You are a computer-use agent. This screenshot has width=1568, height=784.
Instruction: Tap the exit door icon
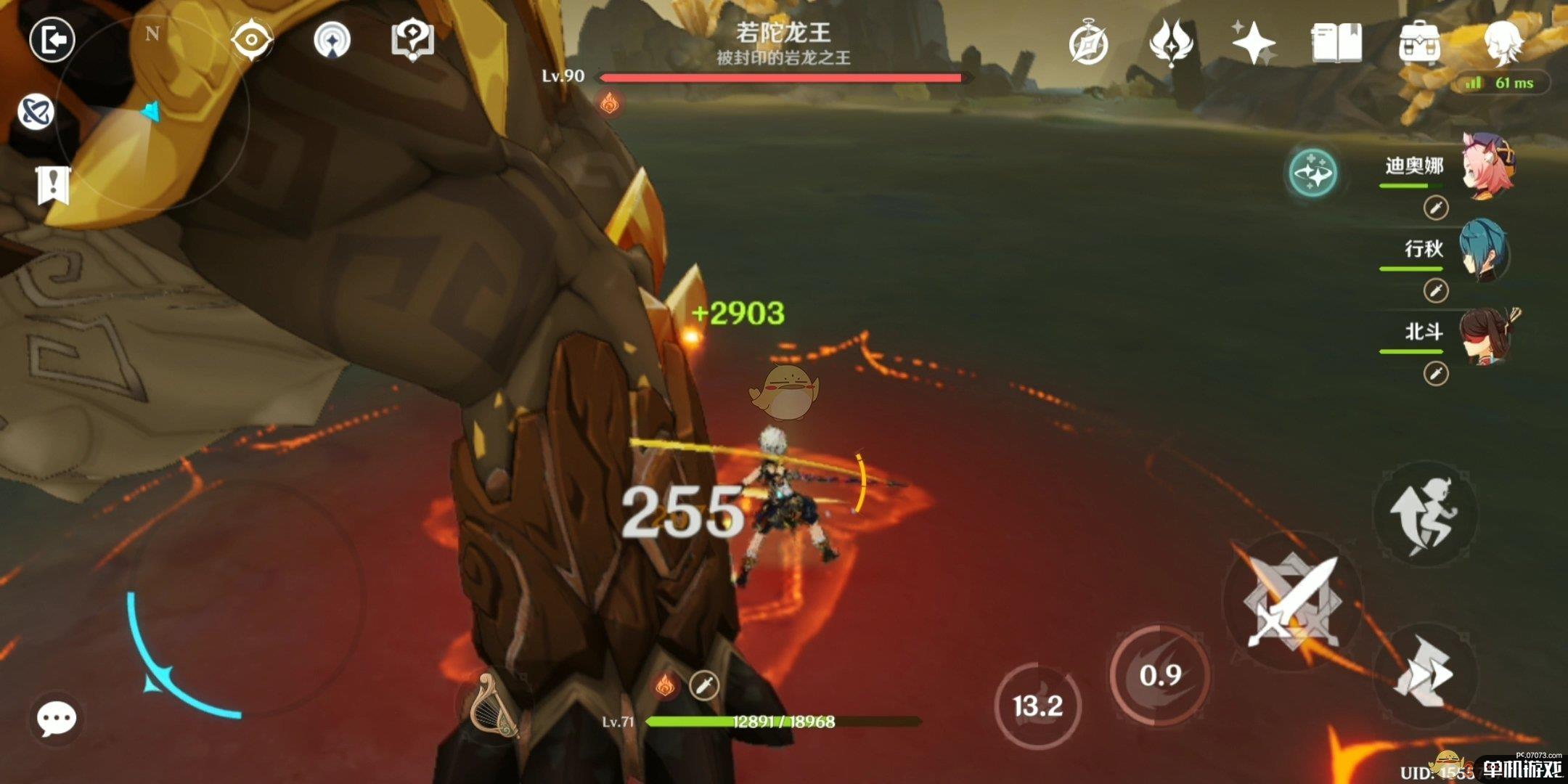[52, 39]
